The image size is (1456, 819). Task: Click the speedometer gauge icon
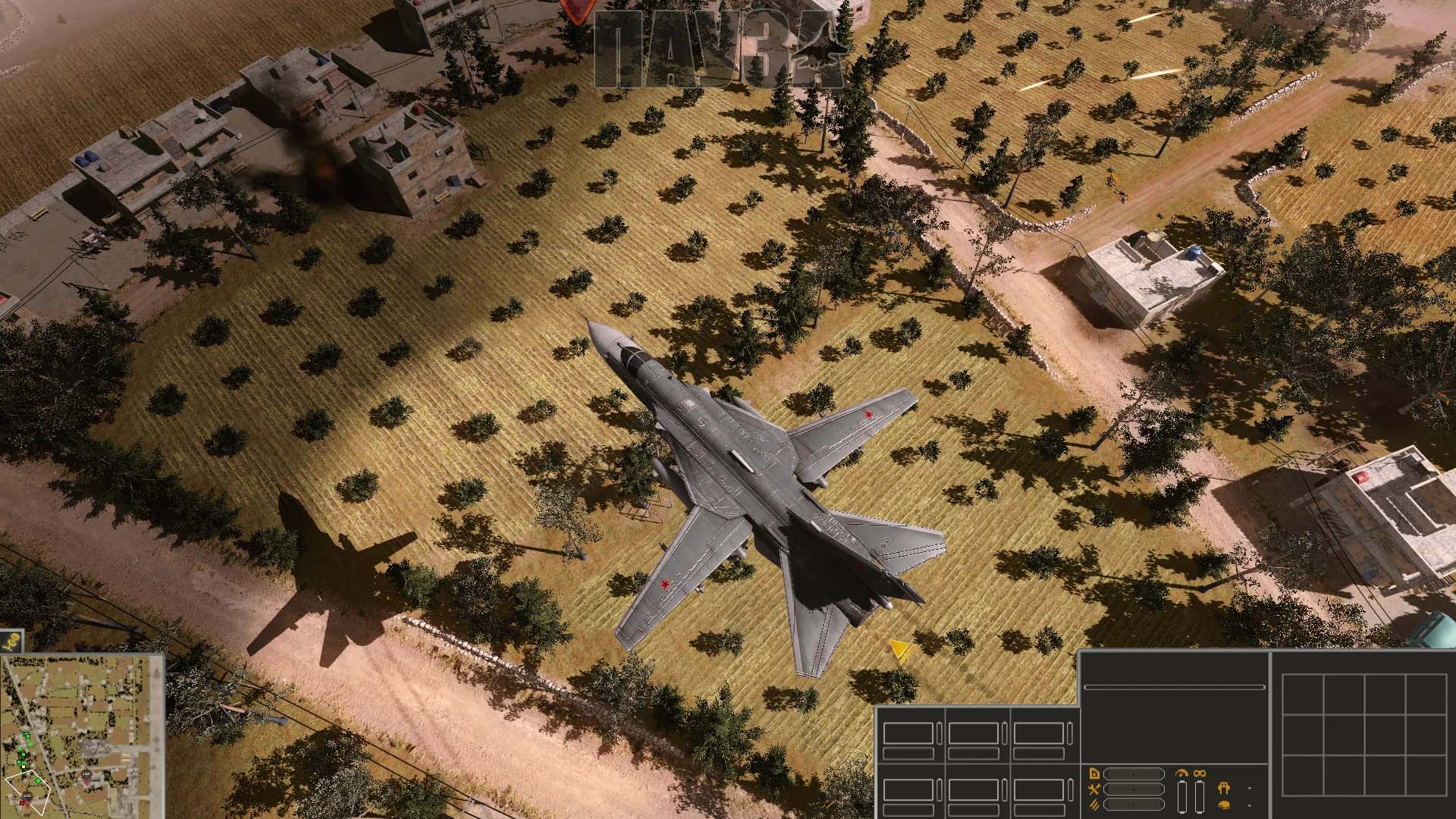(1181, 773)
